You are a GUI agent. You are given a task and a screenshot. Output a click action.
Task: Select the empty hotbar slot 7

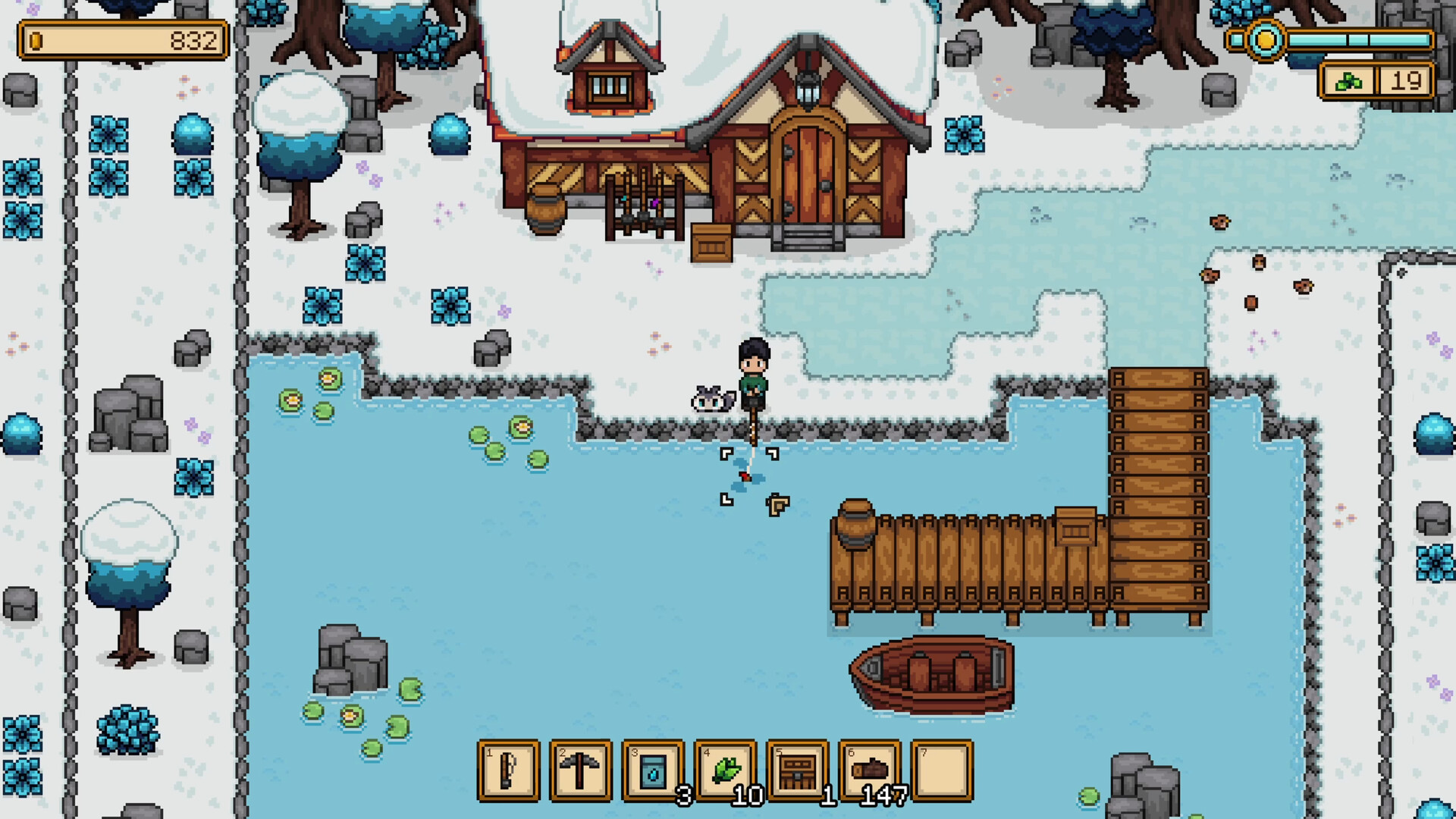[943, 770]
